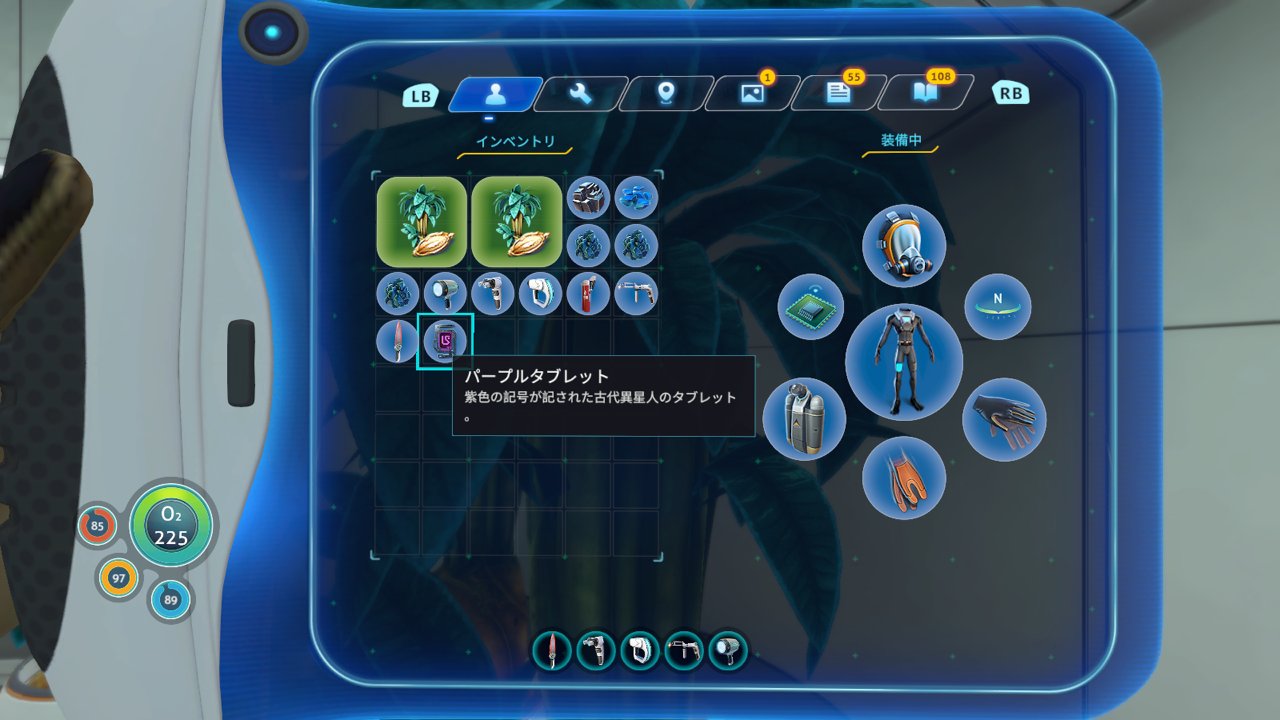Pick the flashlight in the bottom quickbar

click(x=728, y=651)
